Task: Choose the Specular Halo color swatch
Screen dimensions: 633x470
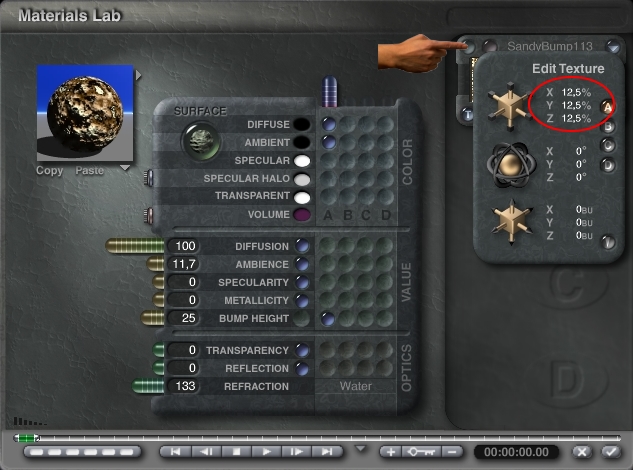Action: point(301,179)
